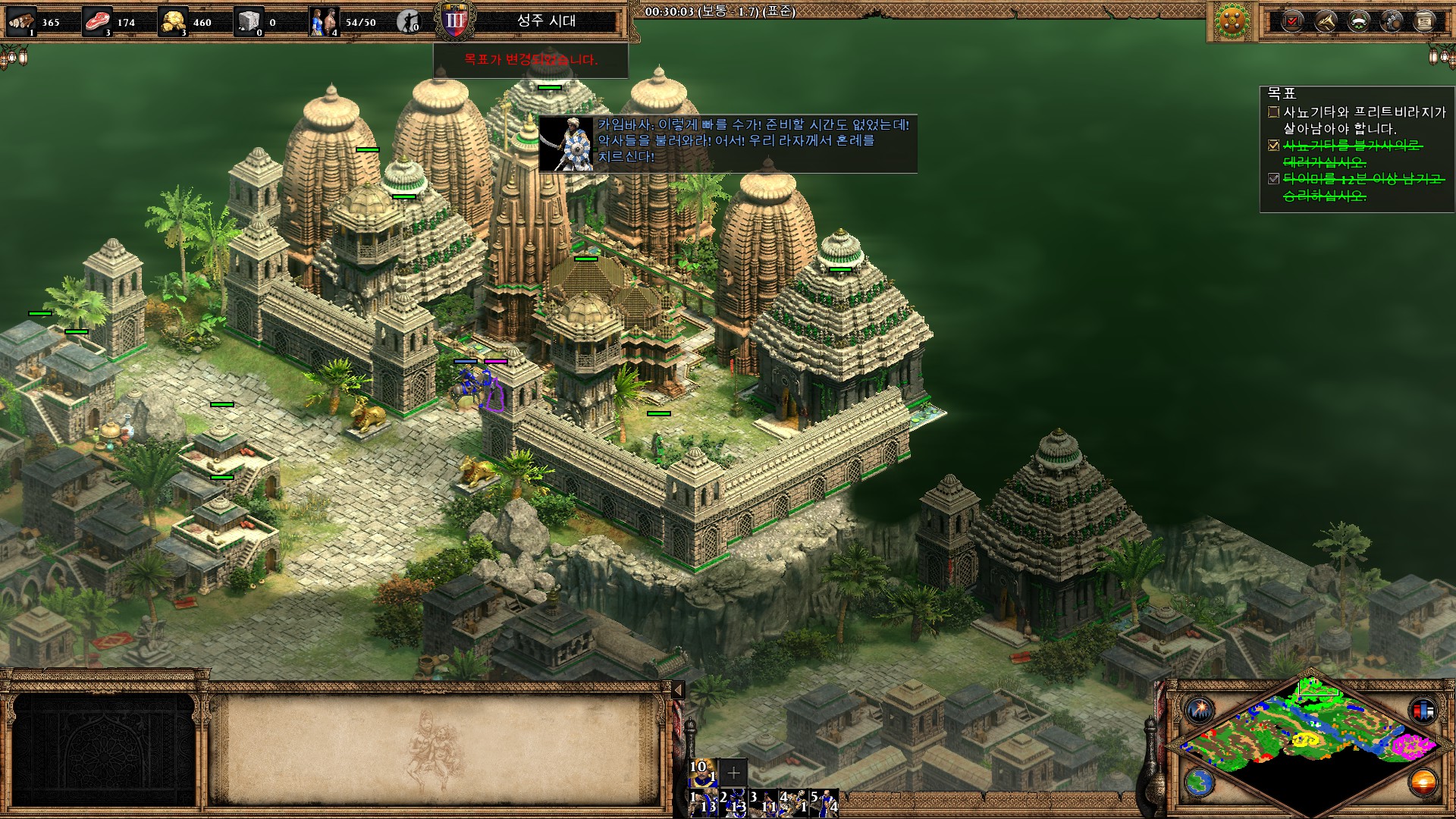
Task: Open the diplomacy laurel wreath button
Action: (x=1359, y=21)
